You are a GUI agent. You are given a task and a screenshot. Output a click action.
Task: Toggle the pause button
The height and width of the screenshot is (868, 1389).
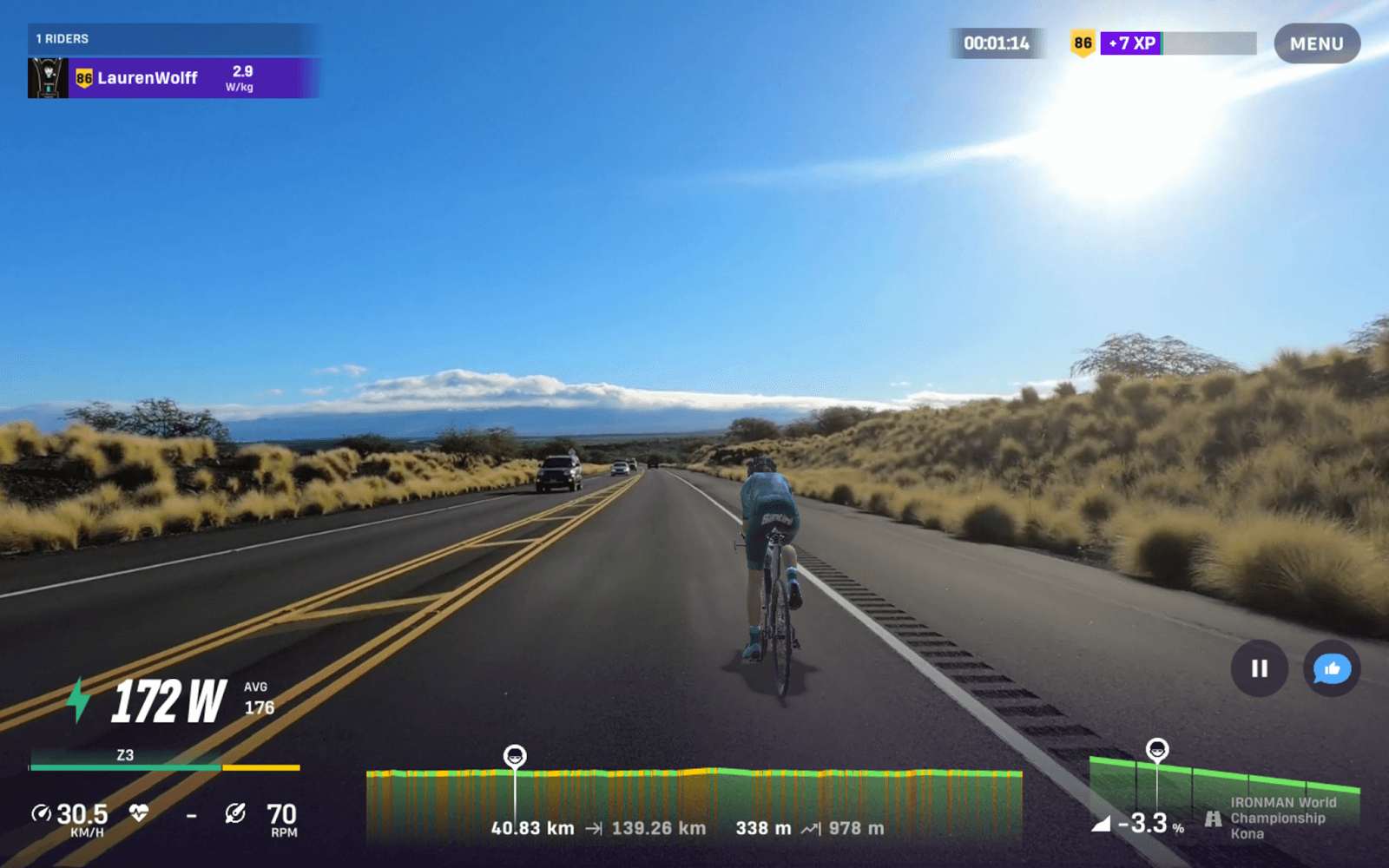click(x=1258, y=668)
